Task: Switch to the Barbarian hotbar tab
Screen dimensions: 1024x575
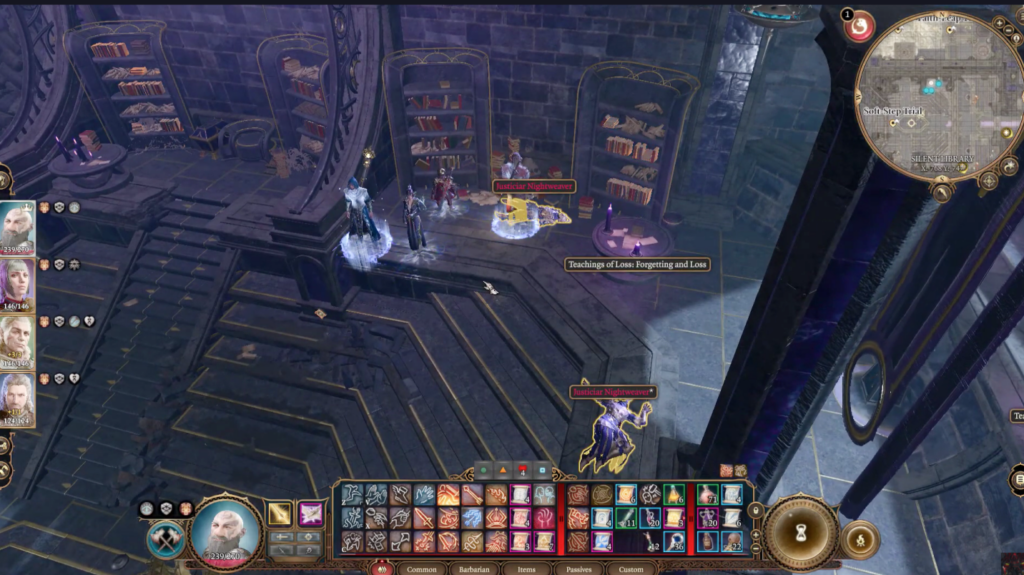Action: tap(476, 569)
